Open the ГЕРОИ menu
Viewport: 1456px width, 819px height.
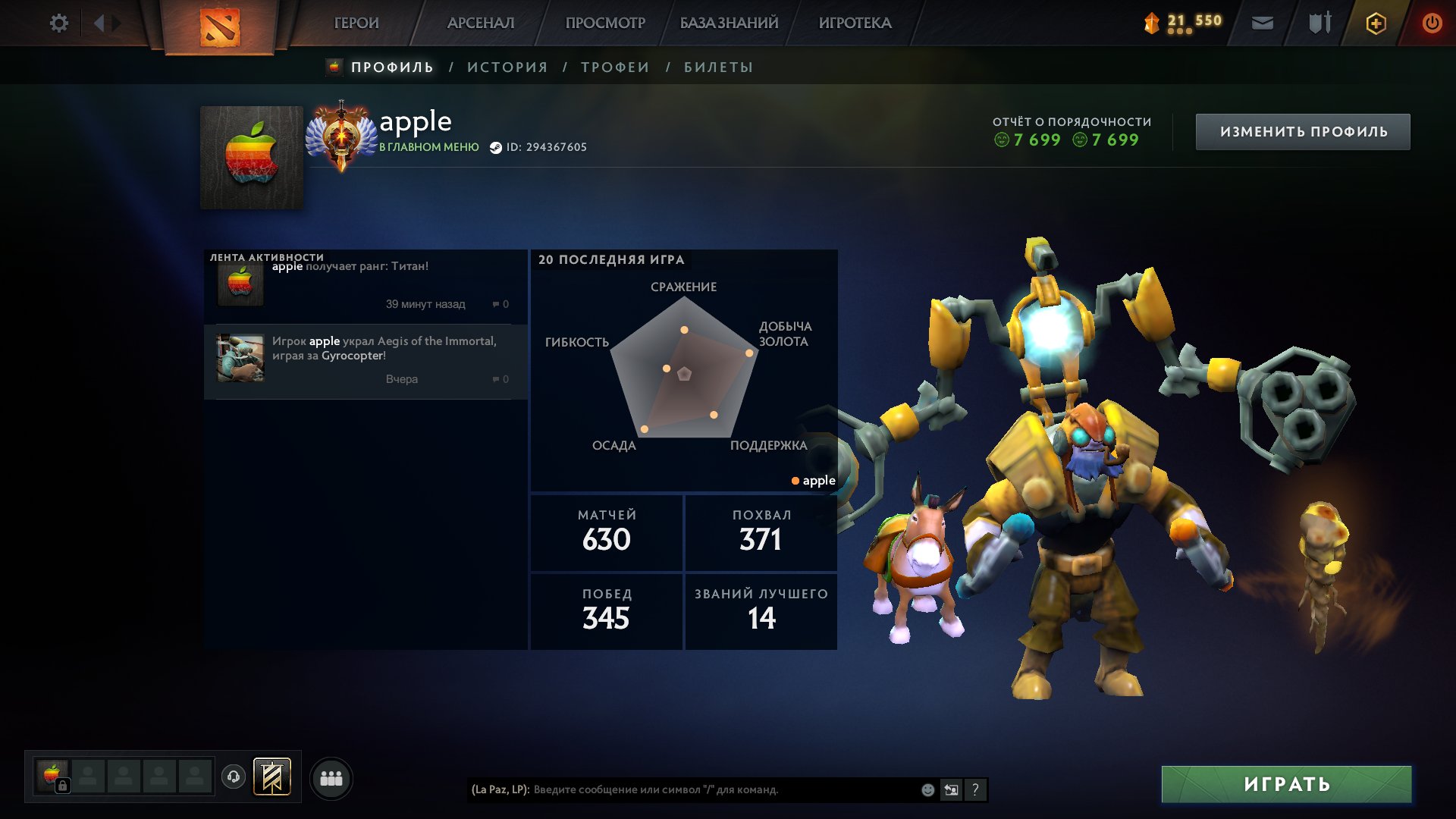356,23
